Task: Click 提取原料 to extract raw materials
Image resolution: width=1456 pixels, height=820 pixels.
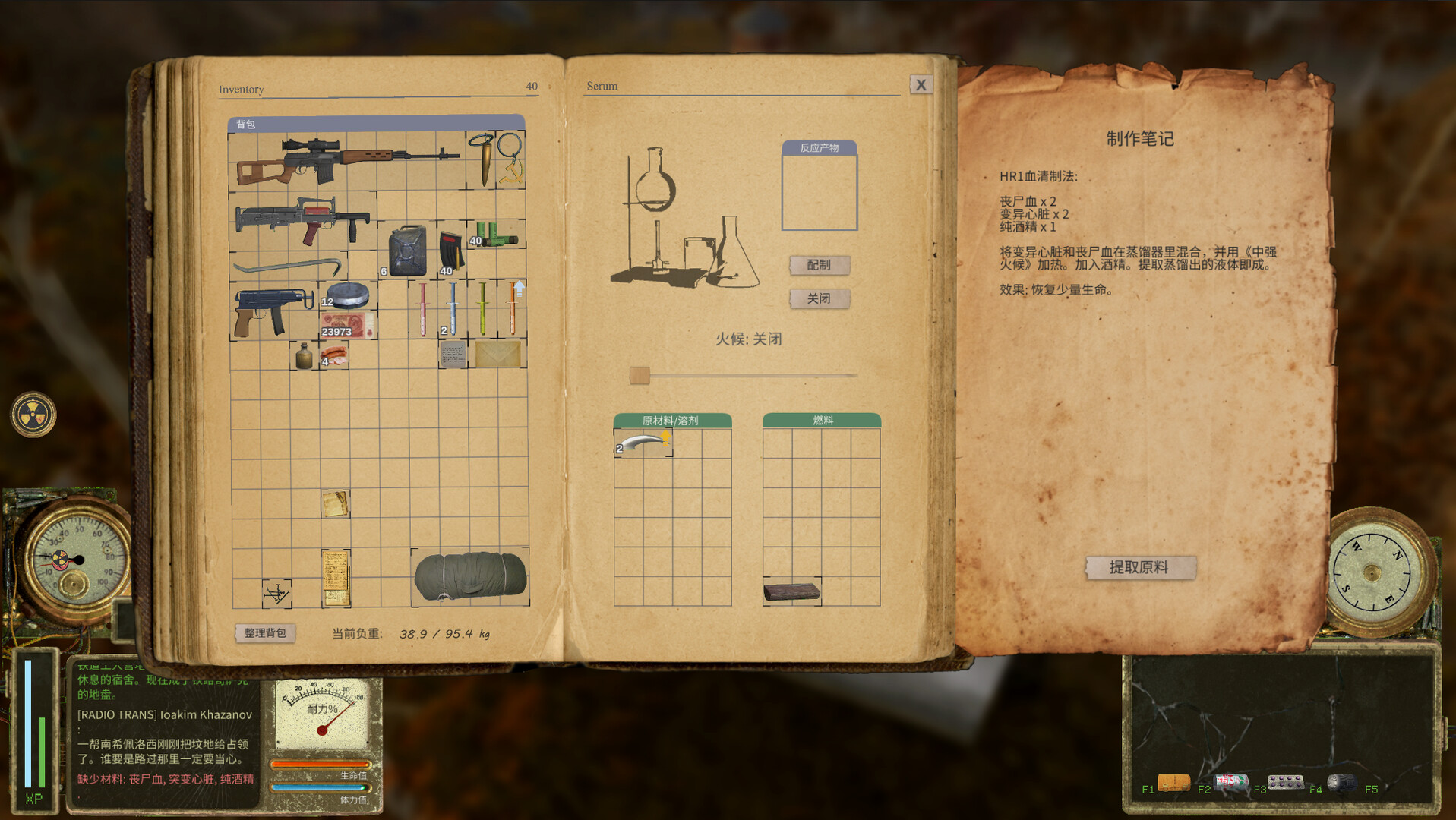Action: point(1140,567)
